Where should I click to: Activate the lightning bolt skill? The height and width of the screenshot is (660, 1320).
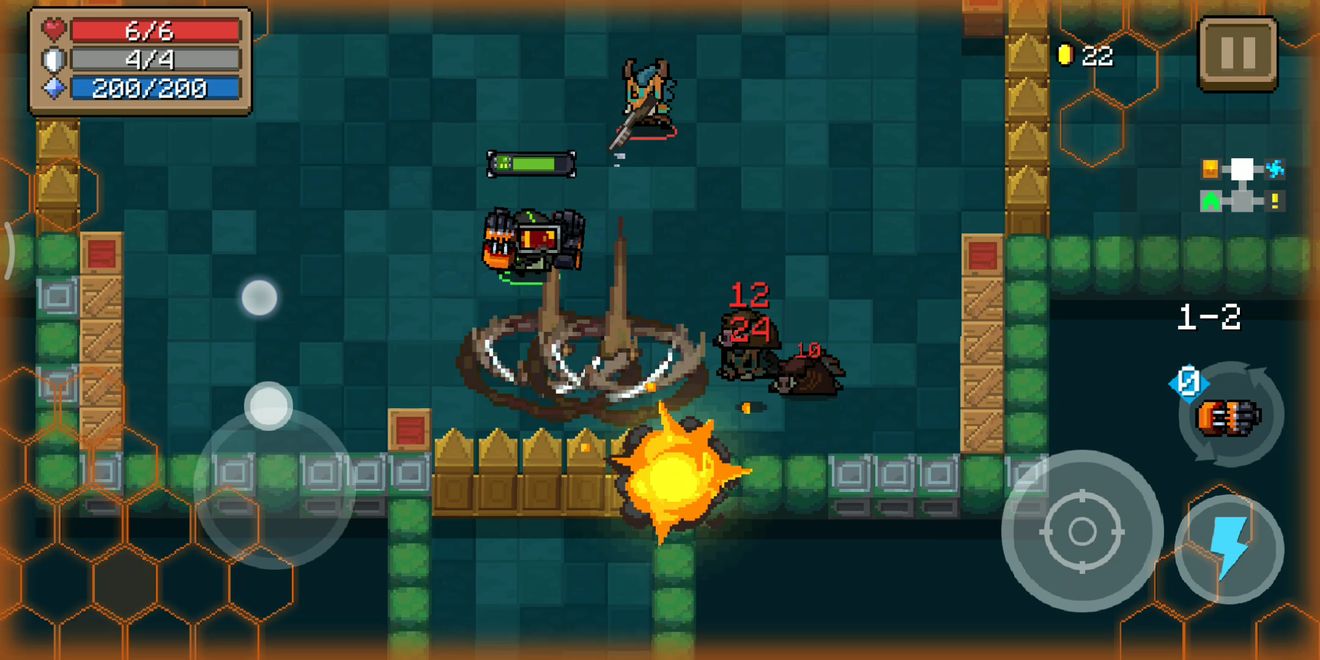1229,548
